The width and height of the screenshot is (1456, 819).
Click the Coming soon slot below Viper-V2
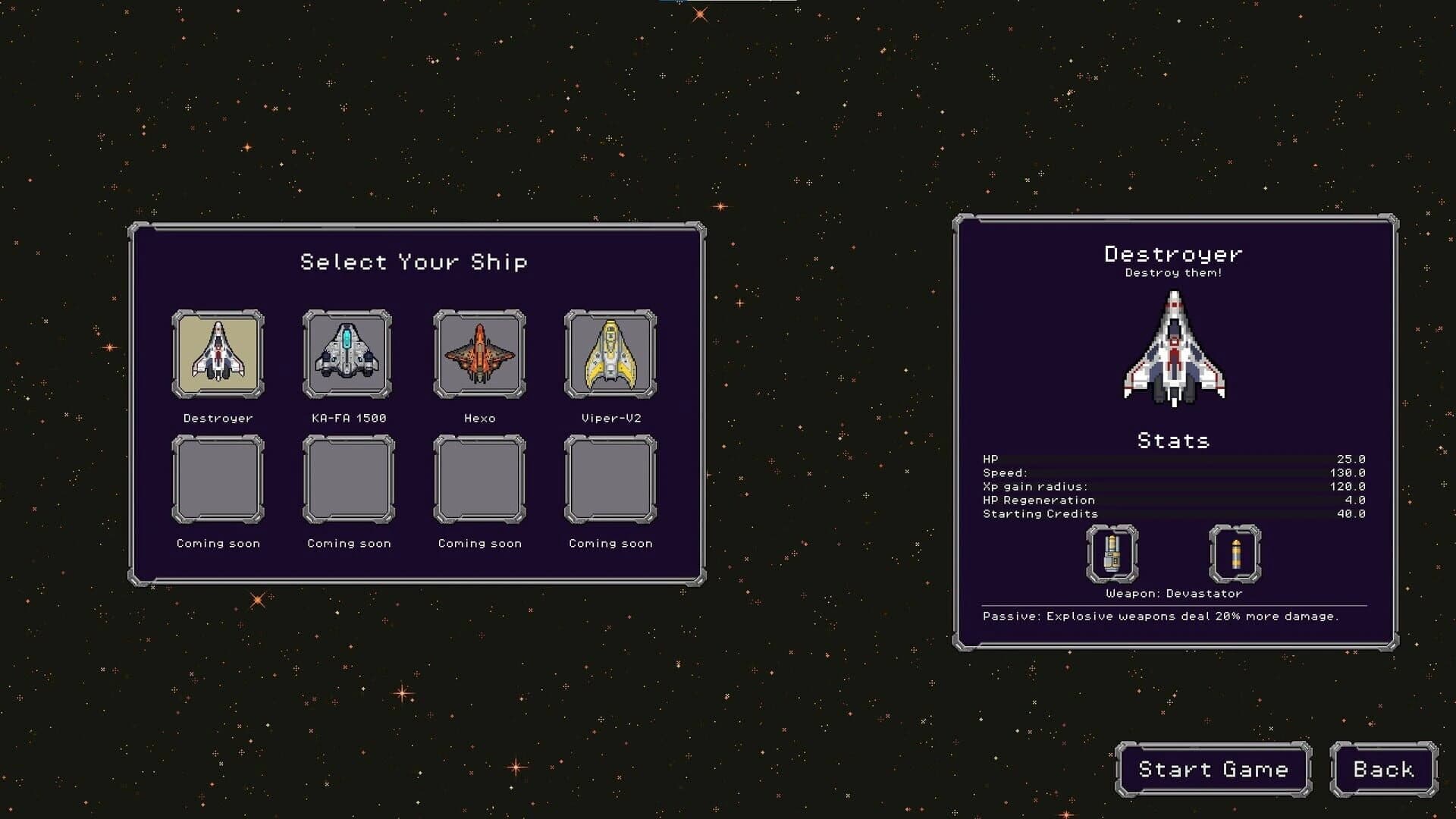point(610,480)
